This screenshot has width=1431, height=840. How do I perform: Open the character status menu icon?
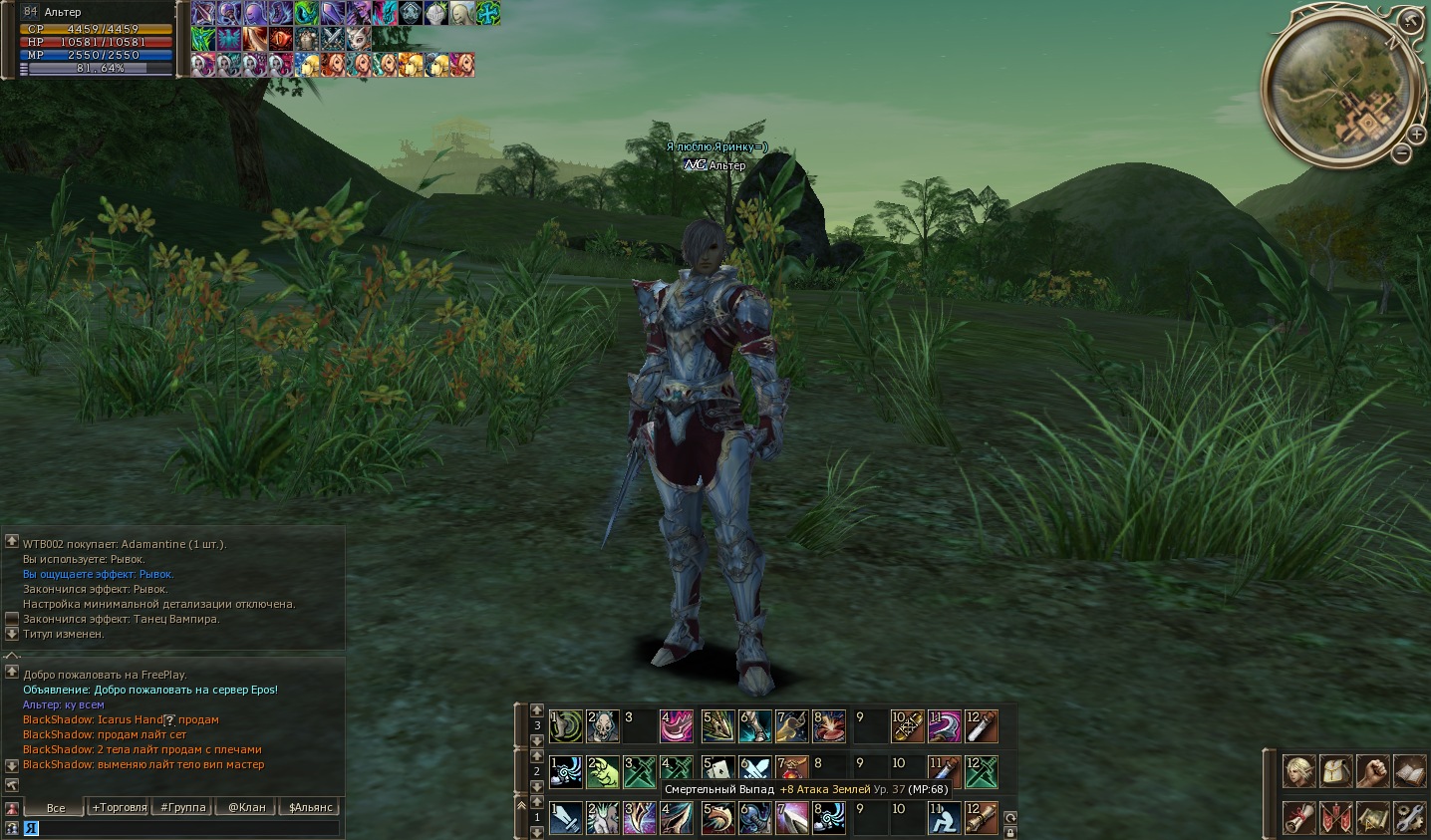pos(1298,770)
